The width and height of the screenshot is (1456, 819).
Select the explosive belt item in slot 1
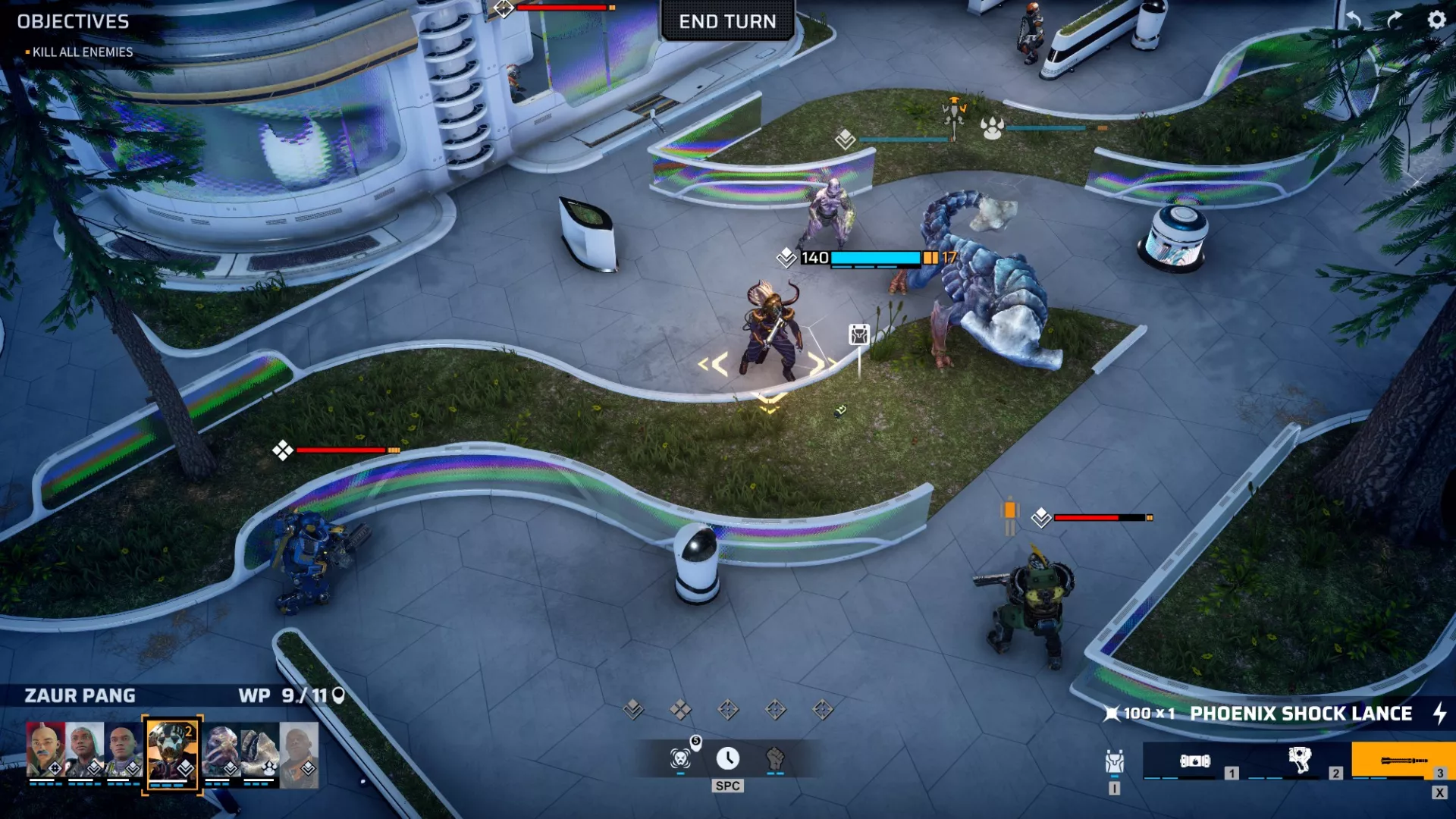[1195, 760]
